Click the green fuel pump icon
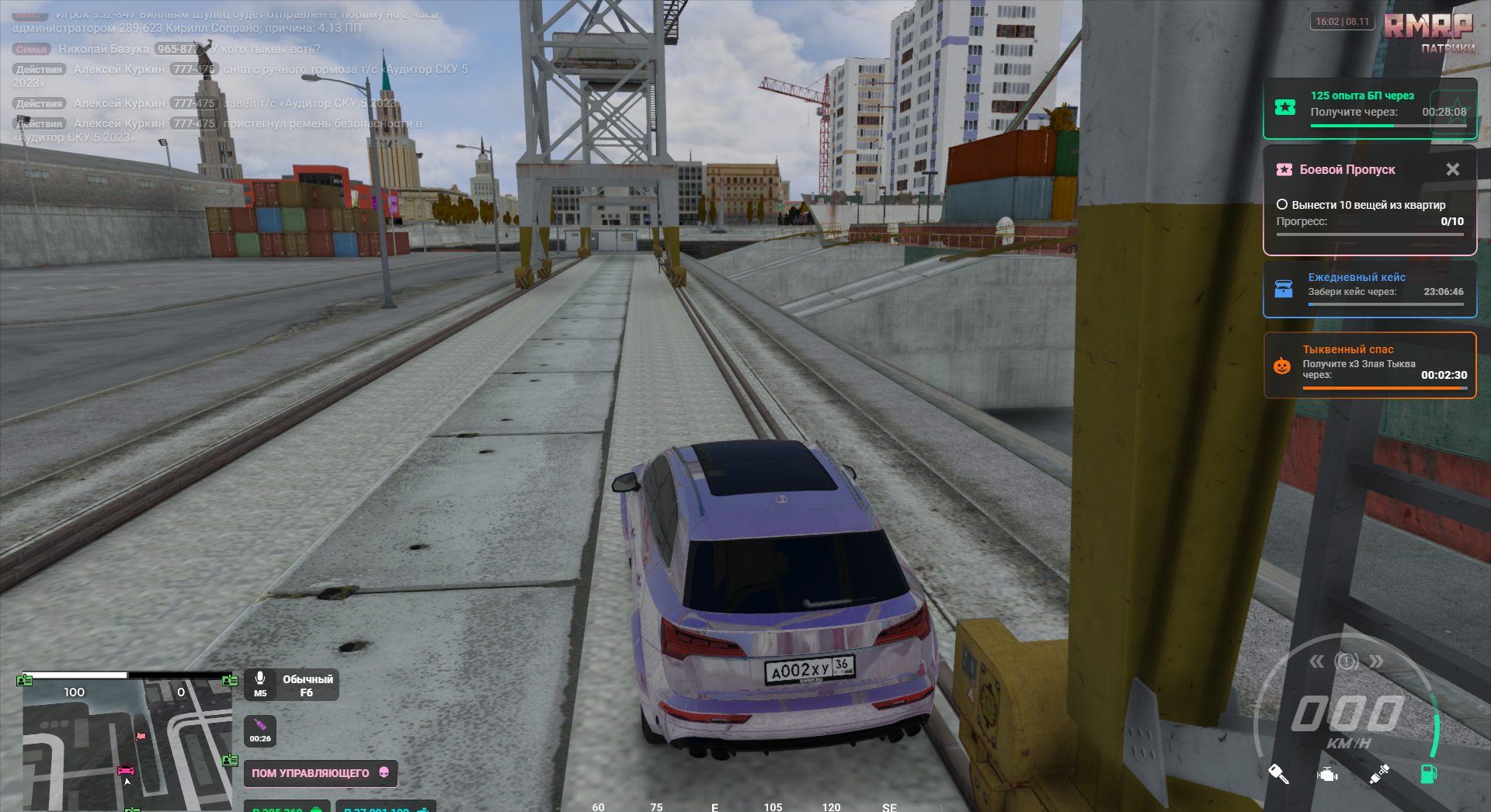Screen dimensions: 1491x812 coord(1428,773)
